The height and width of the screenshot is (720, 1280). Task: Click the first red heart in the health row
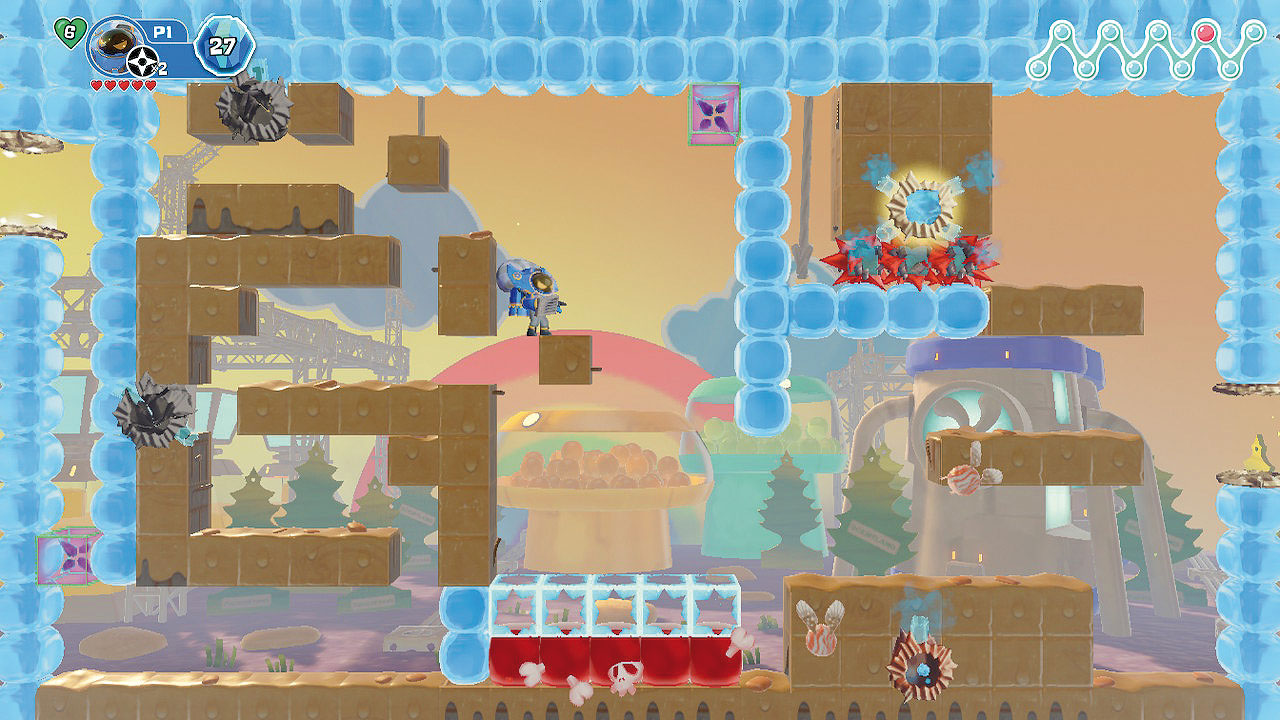coord(97,85)
